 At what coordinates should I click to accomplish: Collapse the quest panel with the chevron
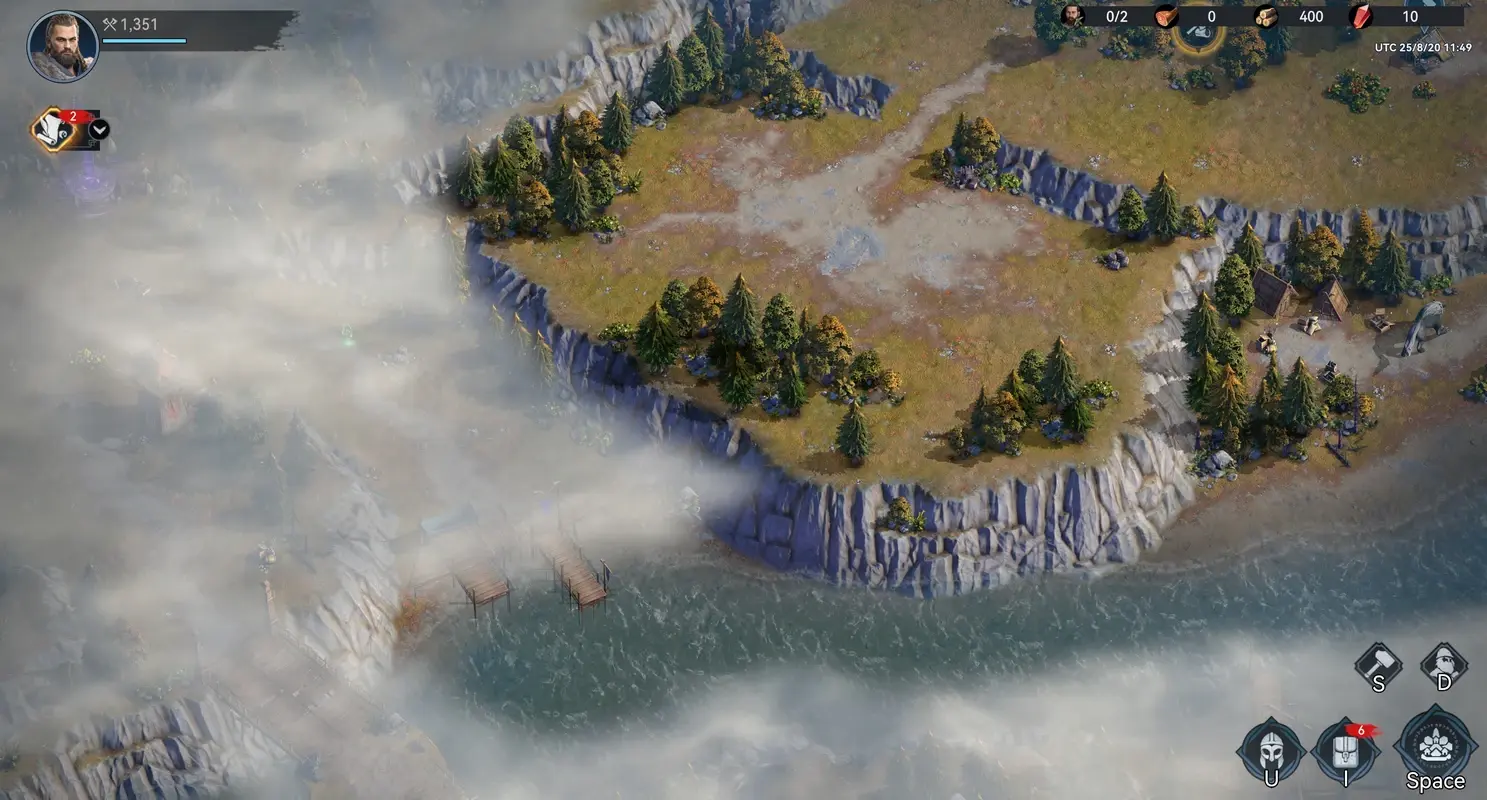coord(99,129)
